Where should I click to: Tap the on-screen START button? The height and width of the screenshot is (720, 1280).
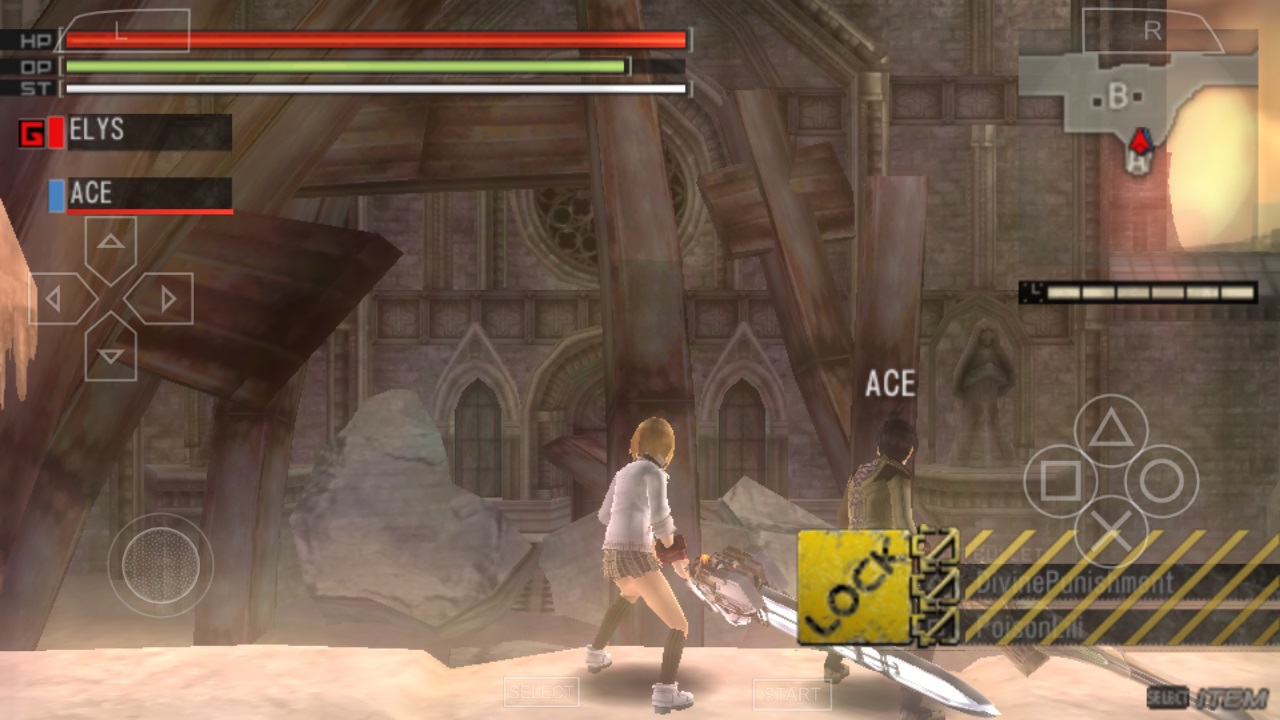coord(792,693)
